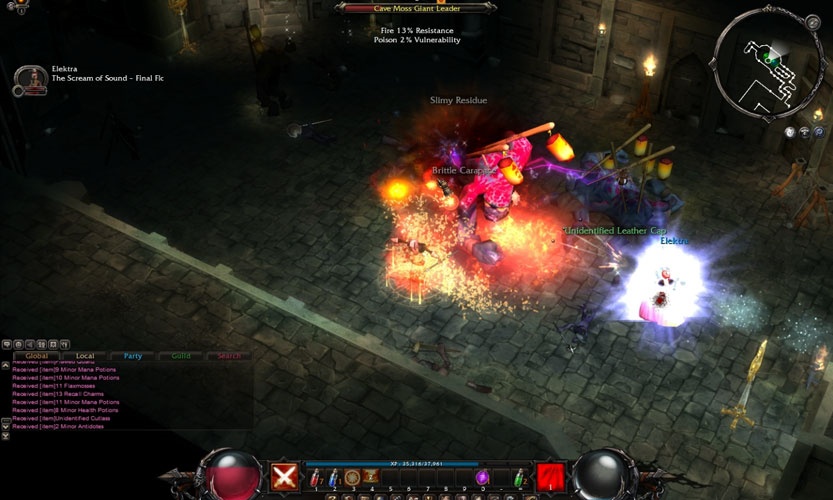The width and height of the screenshot is (833, 500).
Task: Use the red health potion slot
Action: click(314, 479)
